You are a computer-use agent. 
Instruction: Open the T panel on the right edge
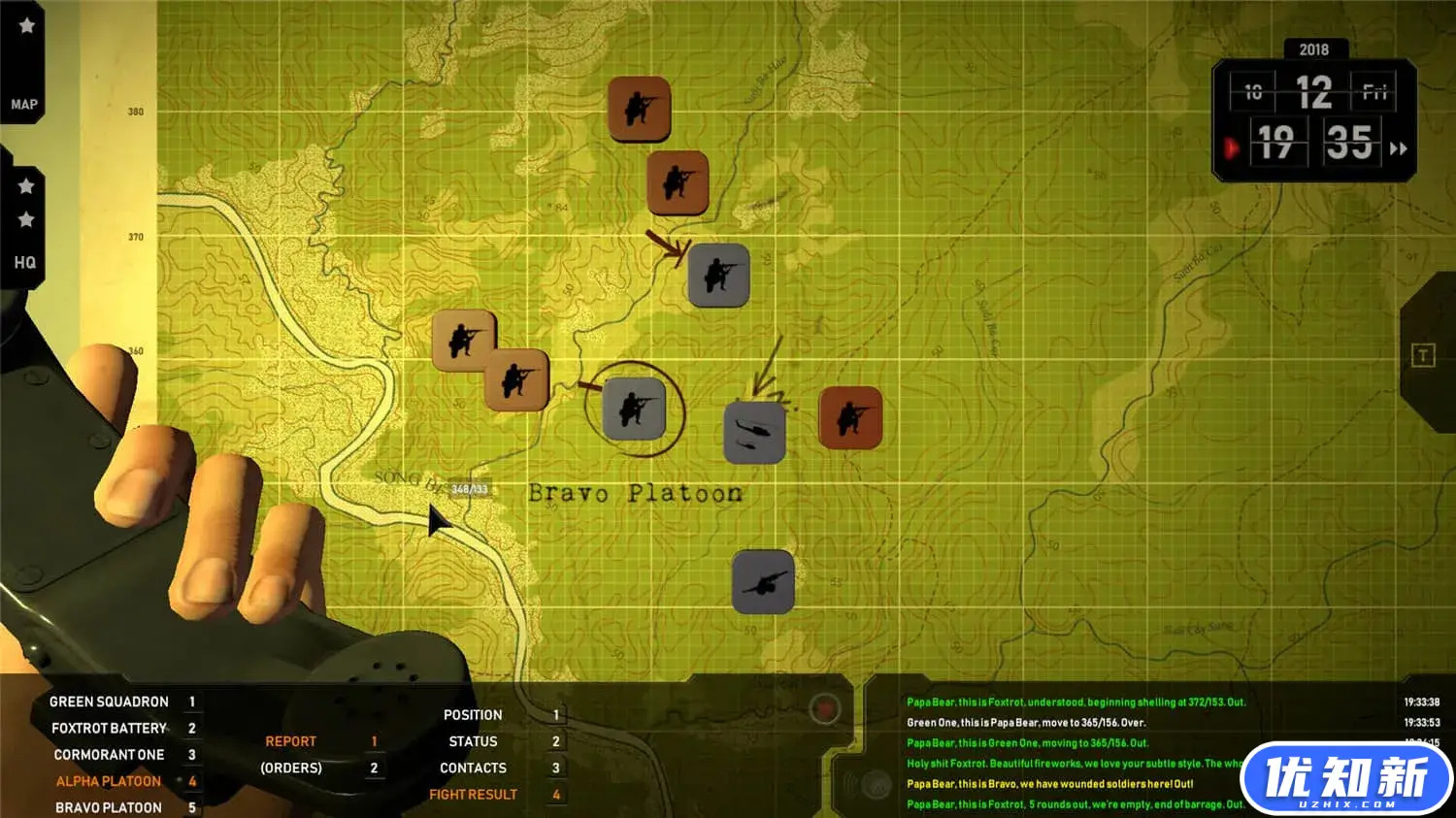tap(1422, 355)
